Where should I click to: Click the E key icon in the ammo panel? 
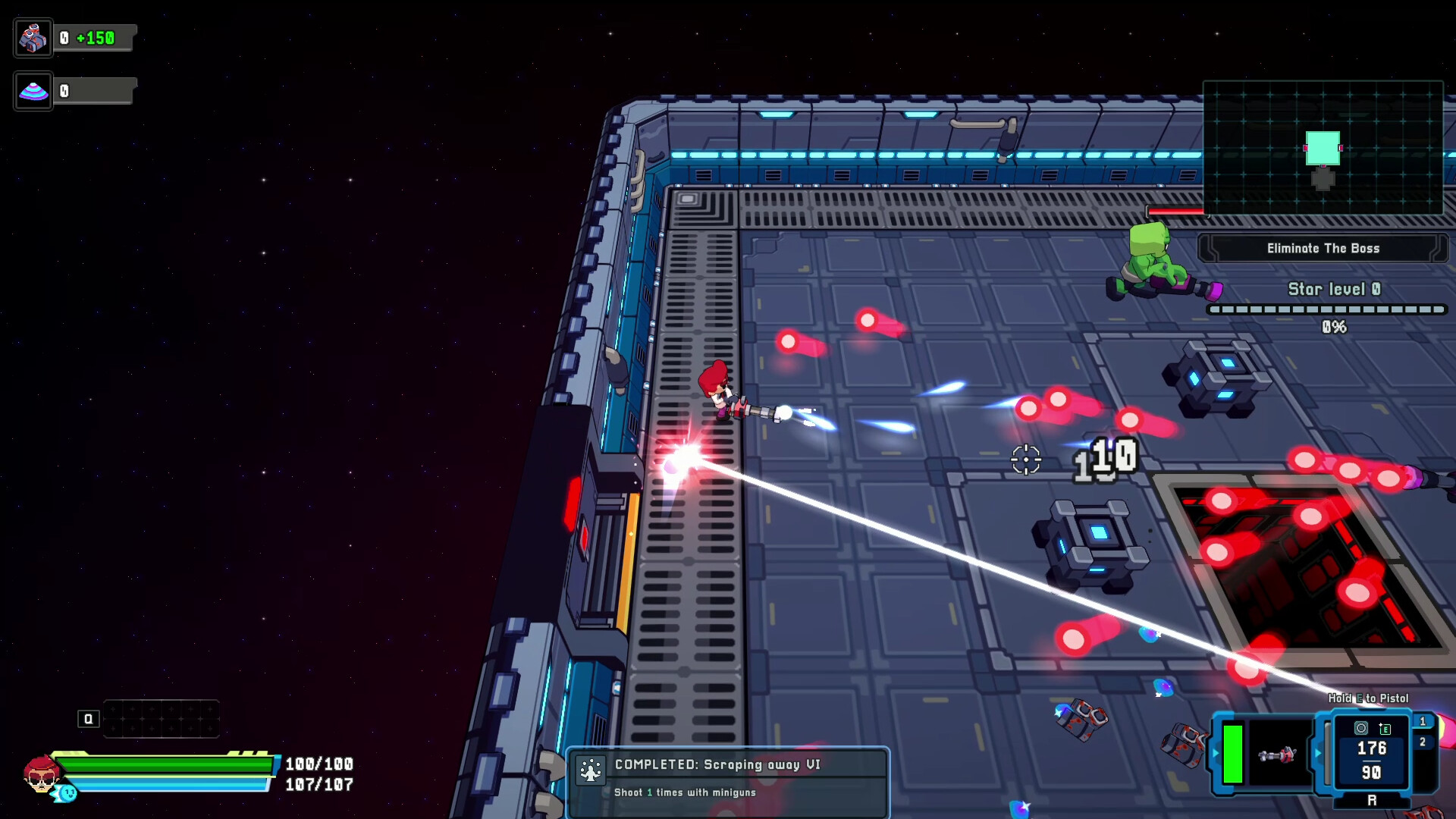(1385, 730)
